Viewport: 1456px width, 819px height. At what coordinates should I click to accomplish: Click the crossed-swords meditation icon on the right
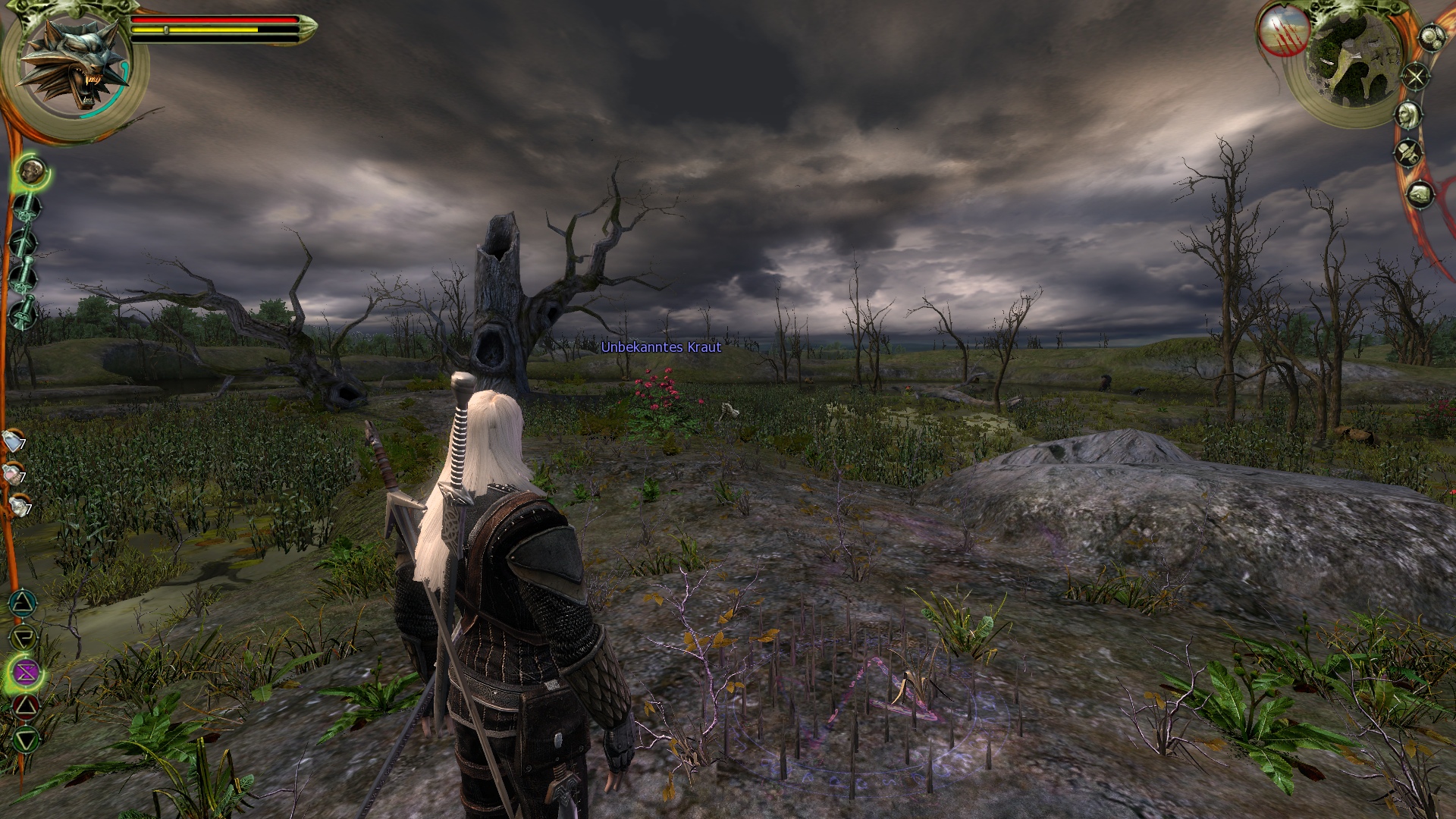pyautogui.click(x=1415, y=75)
